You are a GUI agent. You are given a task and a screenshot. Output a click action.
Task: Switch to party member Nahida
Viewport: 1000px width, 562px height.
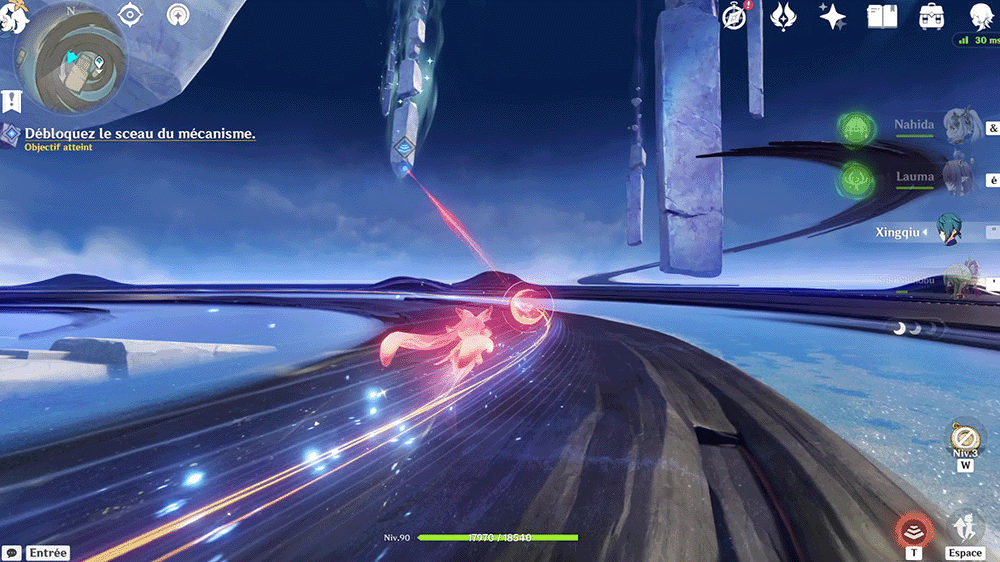pyautogui.click(x=958, y=127)
